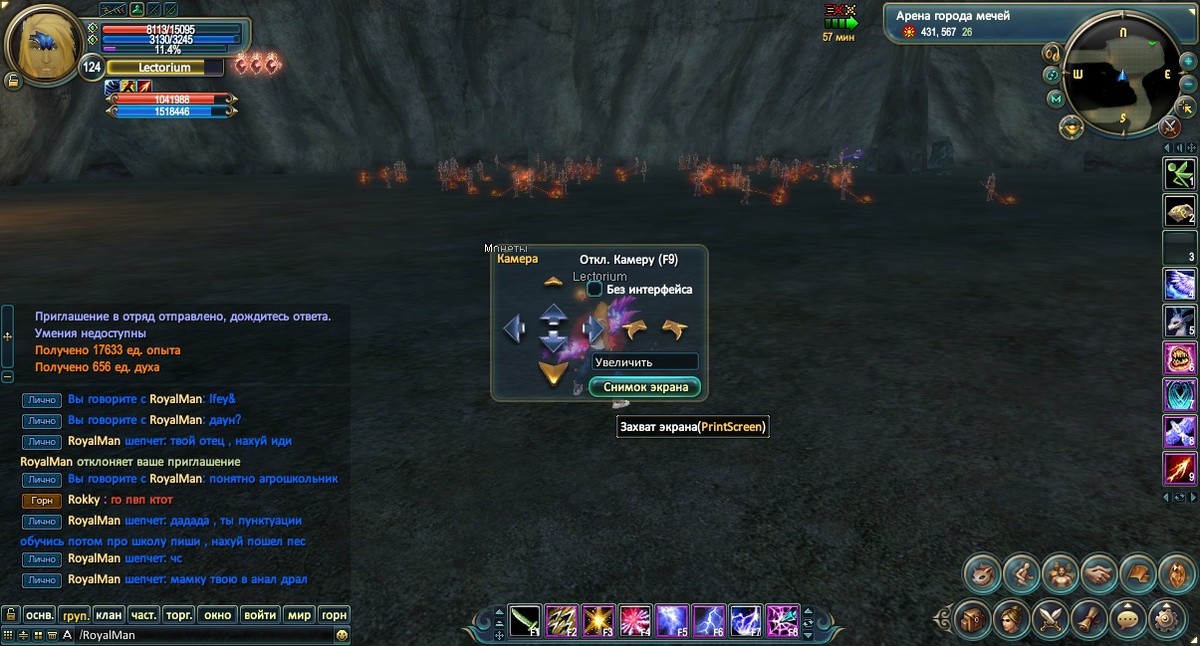Open the gold ingot shop icon
1200x646 pixels.
tap(1071, 128)
